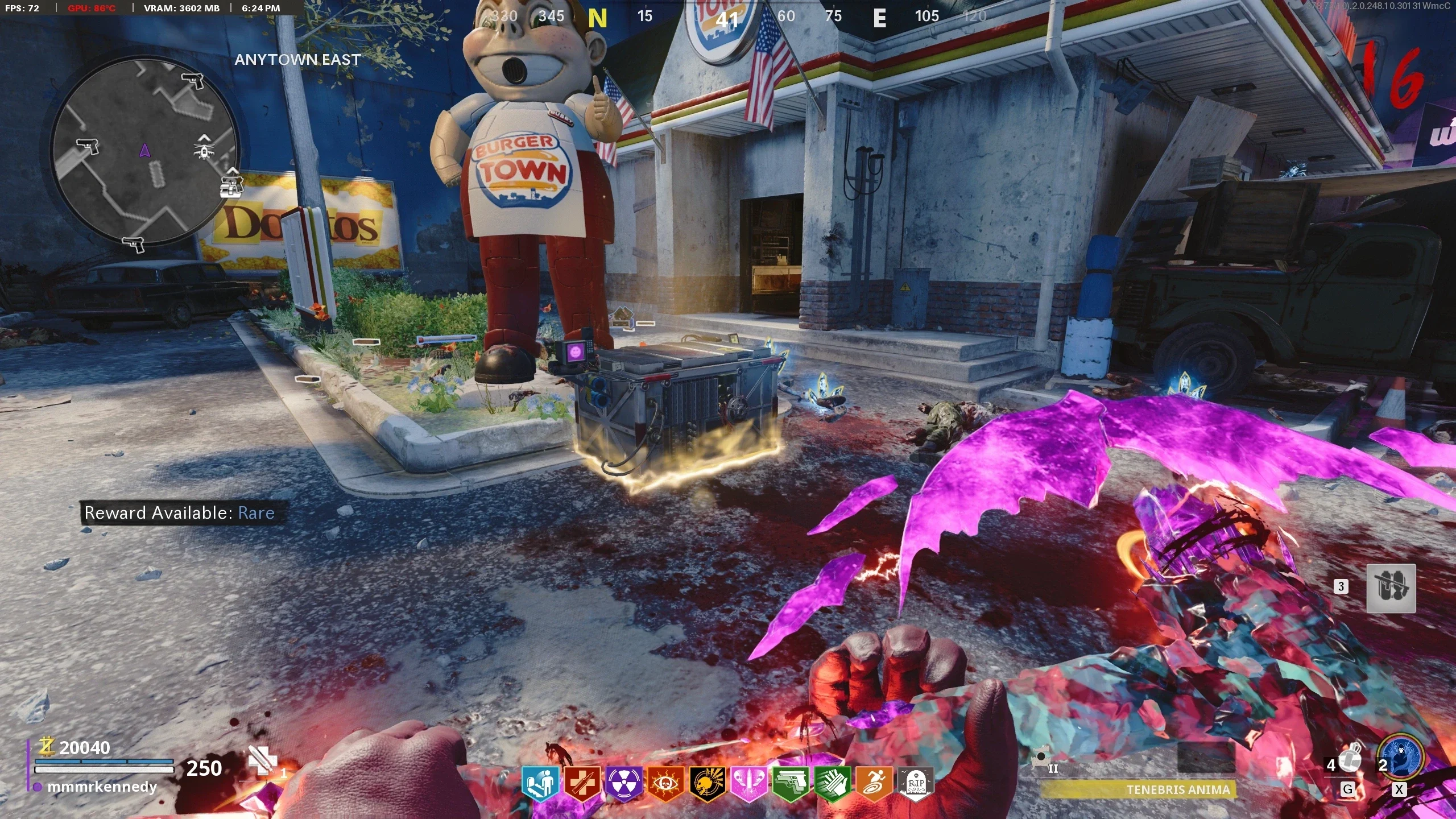Select the red cross and bullet perk

(582, 784)
